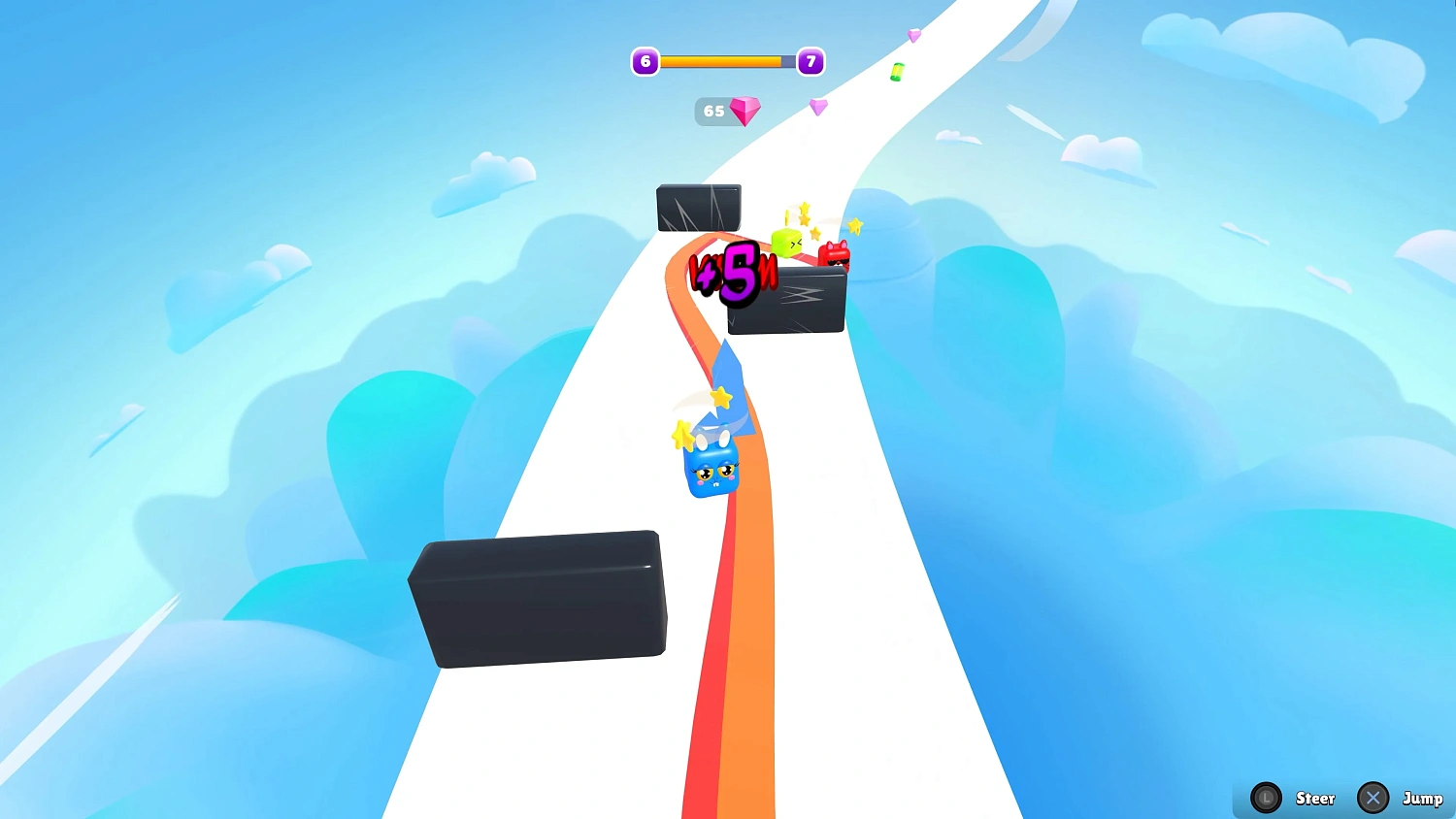
Task: Click the pink heart collectible near the top
Action: click(818, 106)
